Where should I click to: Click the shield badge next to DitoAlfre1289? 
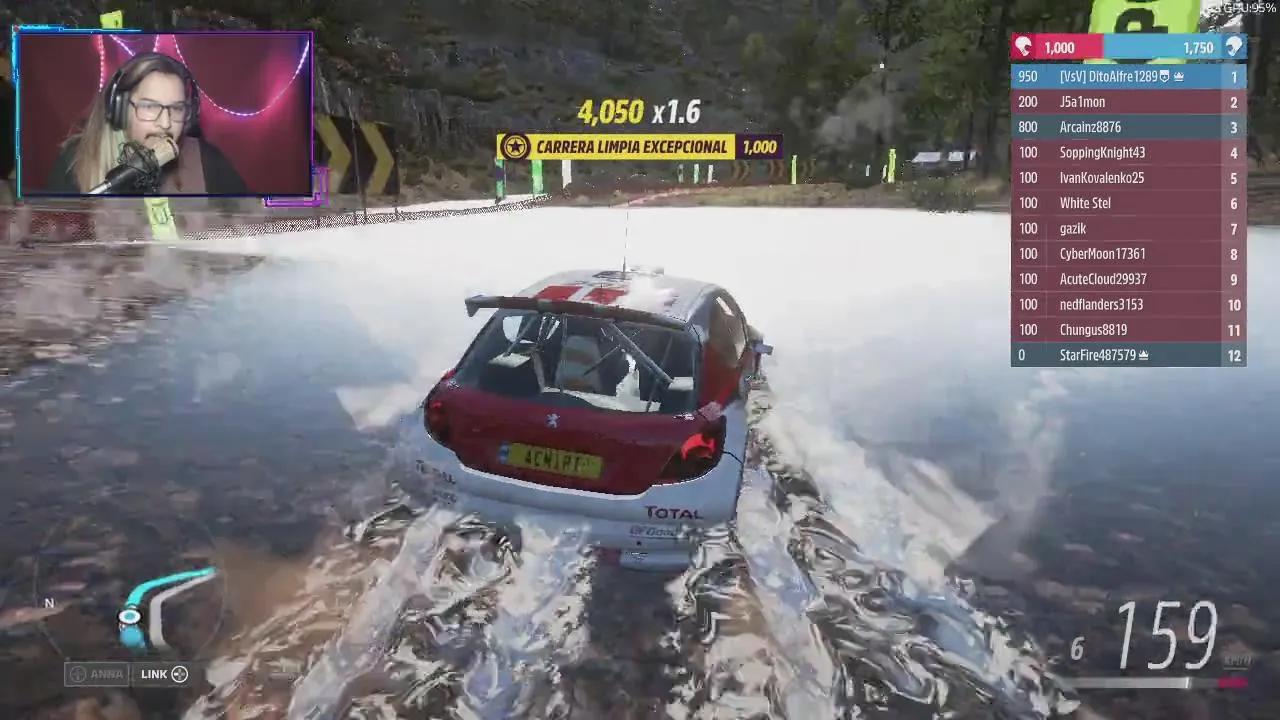pyautogui.click(x=1163, y=76)
